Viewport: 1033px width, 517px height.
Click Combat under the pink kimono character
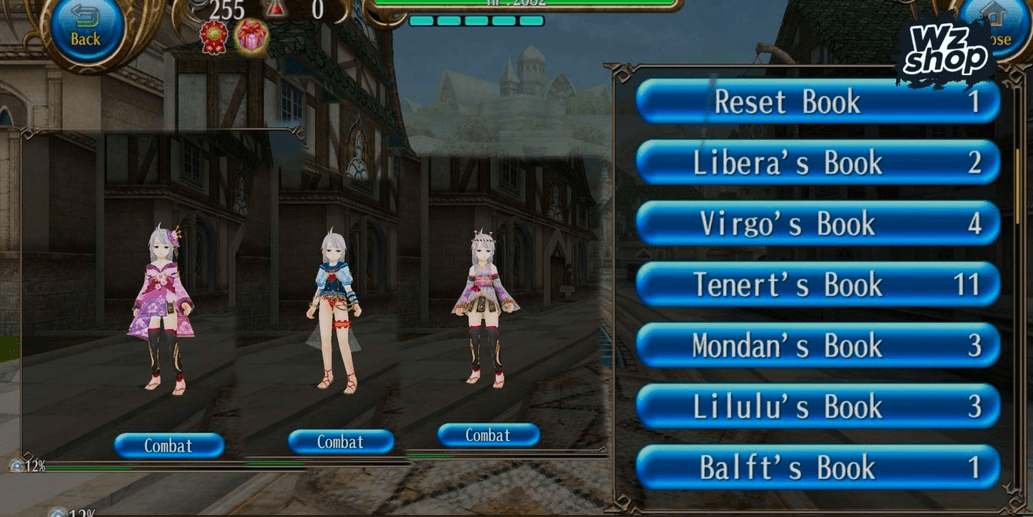click(x=168, y=446)
